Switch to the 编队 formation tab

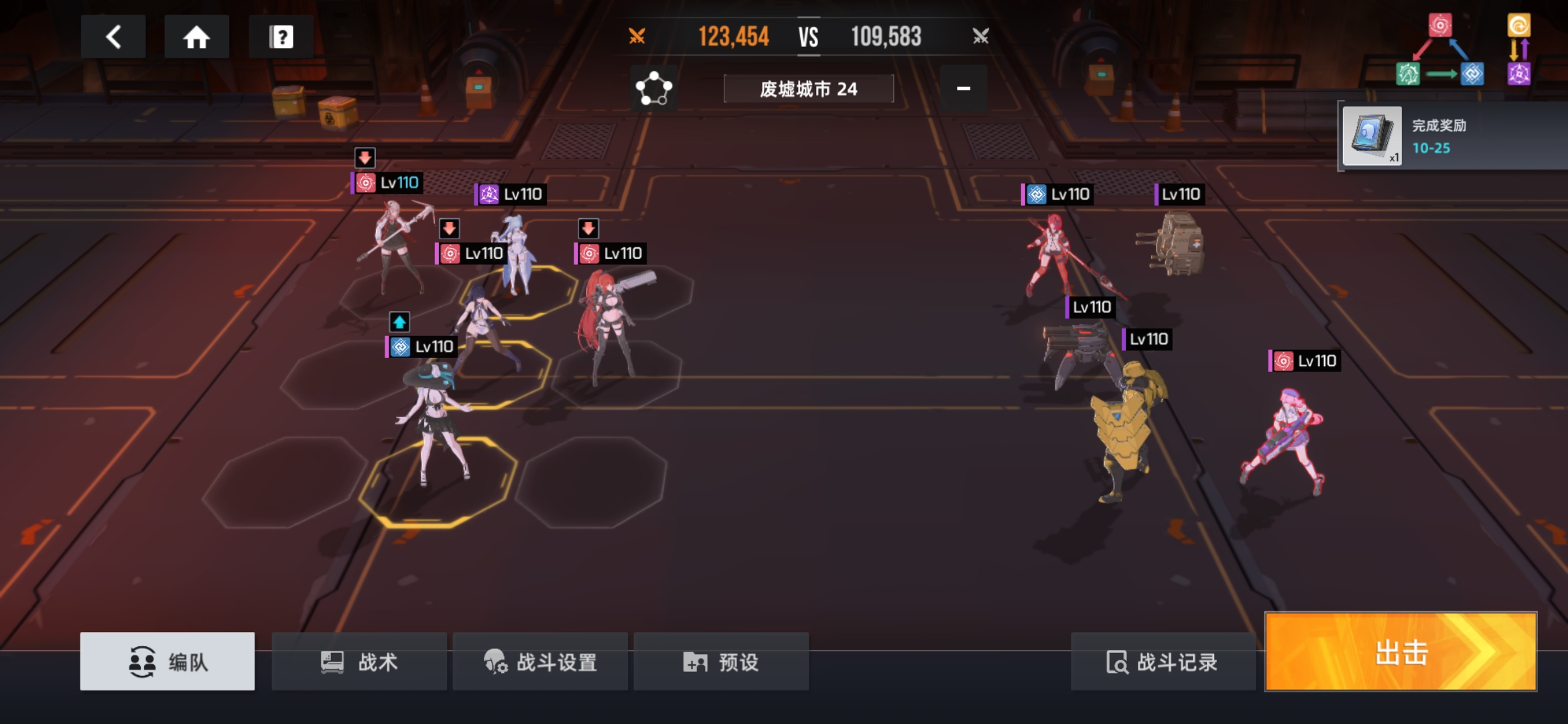point(168,662)
